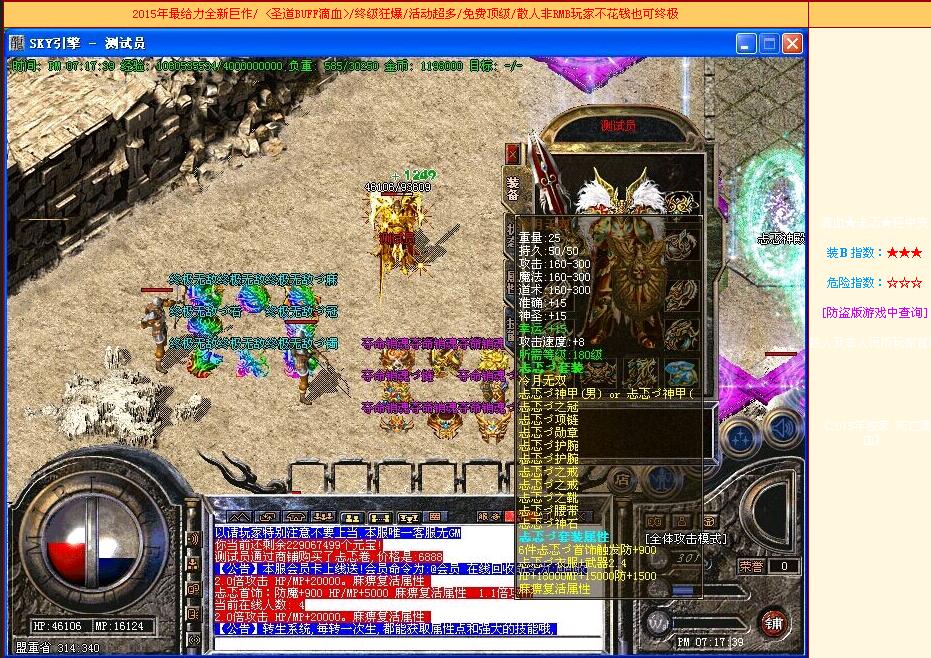
Task: Close the character equipment panel
Action: point(513,153)
